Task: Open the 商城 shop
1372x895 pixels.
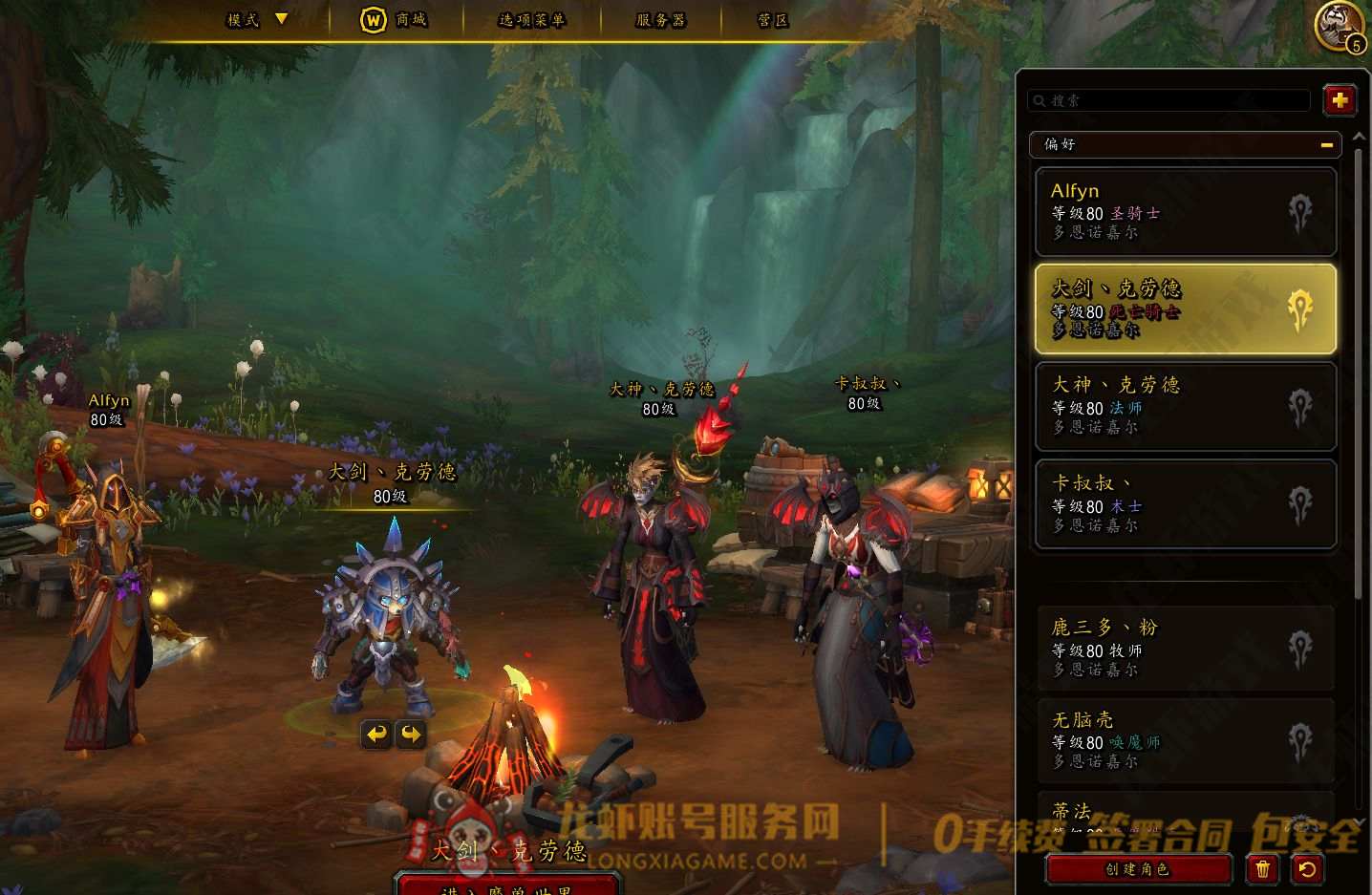Action: coord(395,19)
